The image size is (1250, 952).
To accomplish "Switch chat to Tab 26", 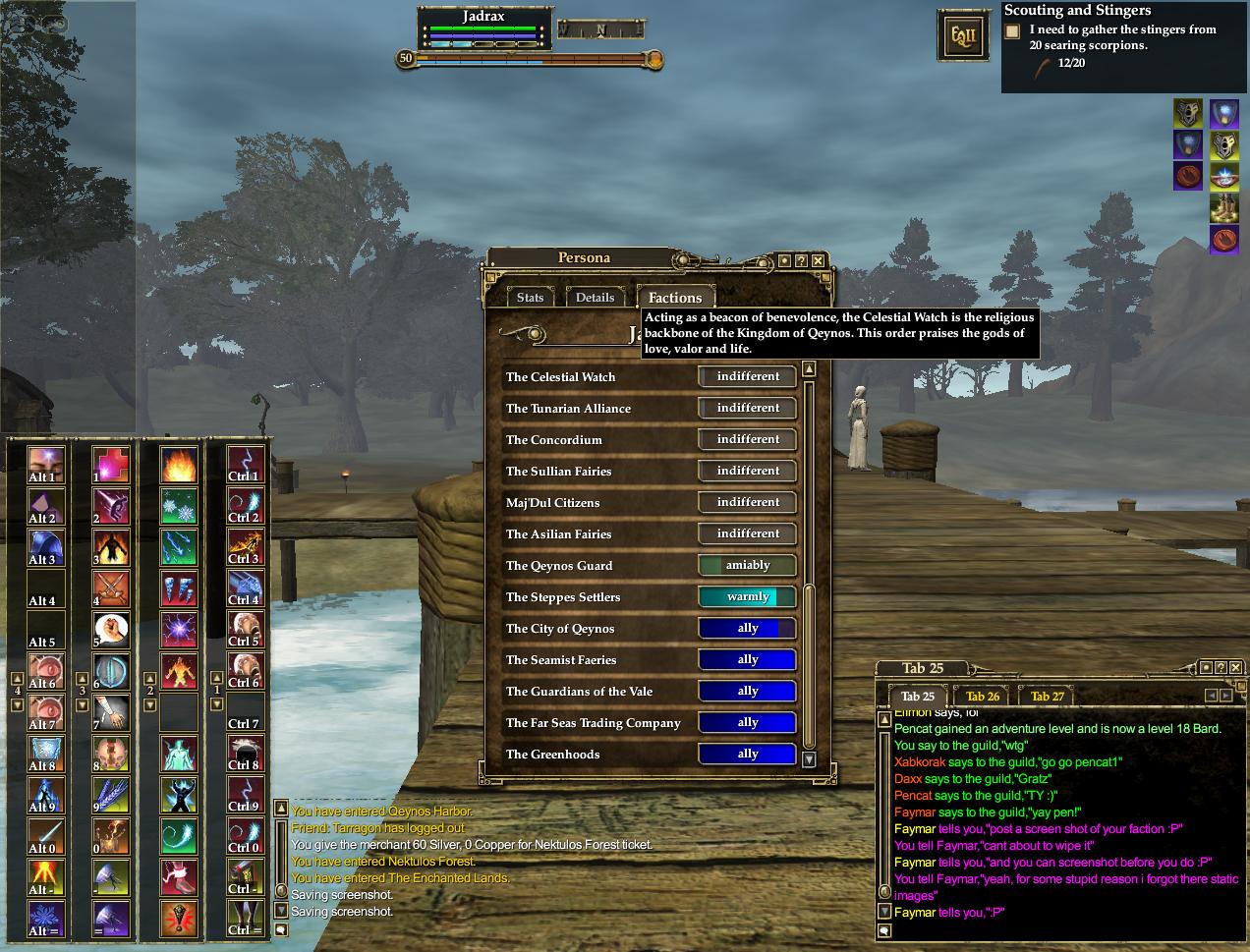I will tap(983, 697).
